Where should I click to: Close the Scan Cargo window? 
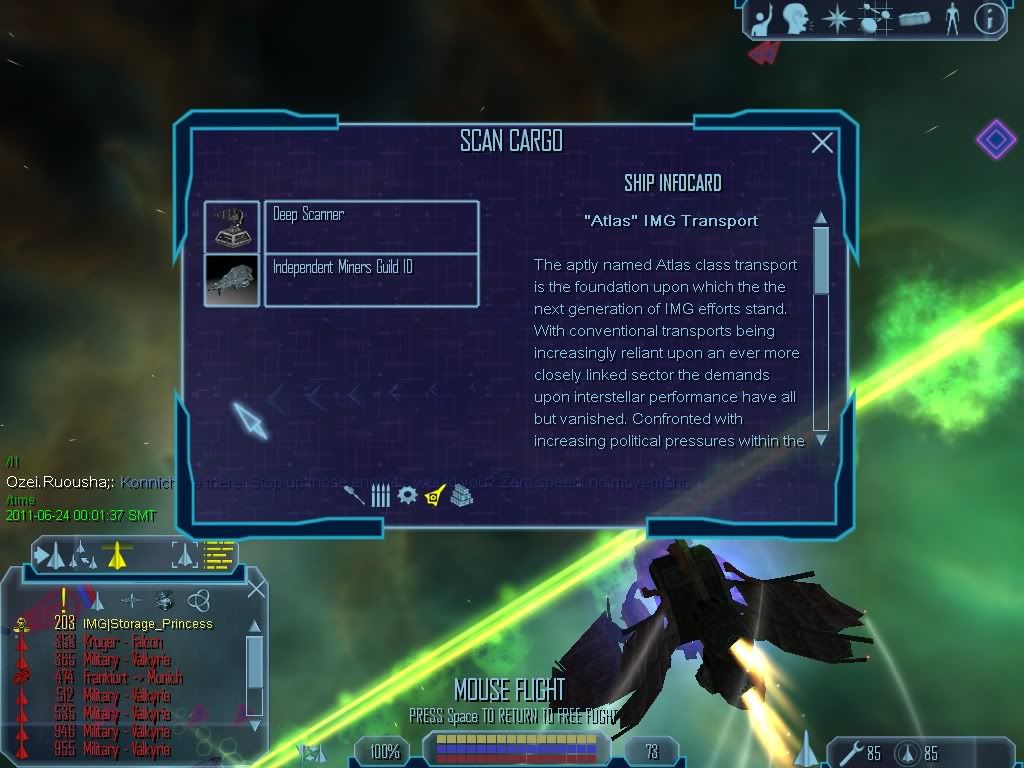(822, 143)
